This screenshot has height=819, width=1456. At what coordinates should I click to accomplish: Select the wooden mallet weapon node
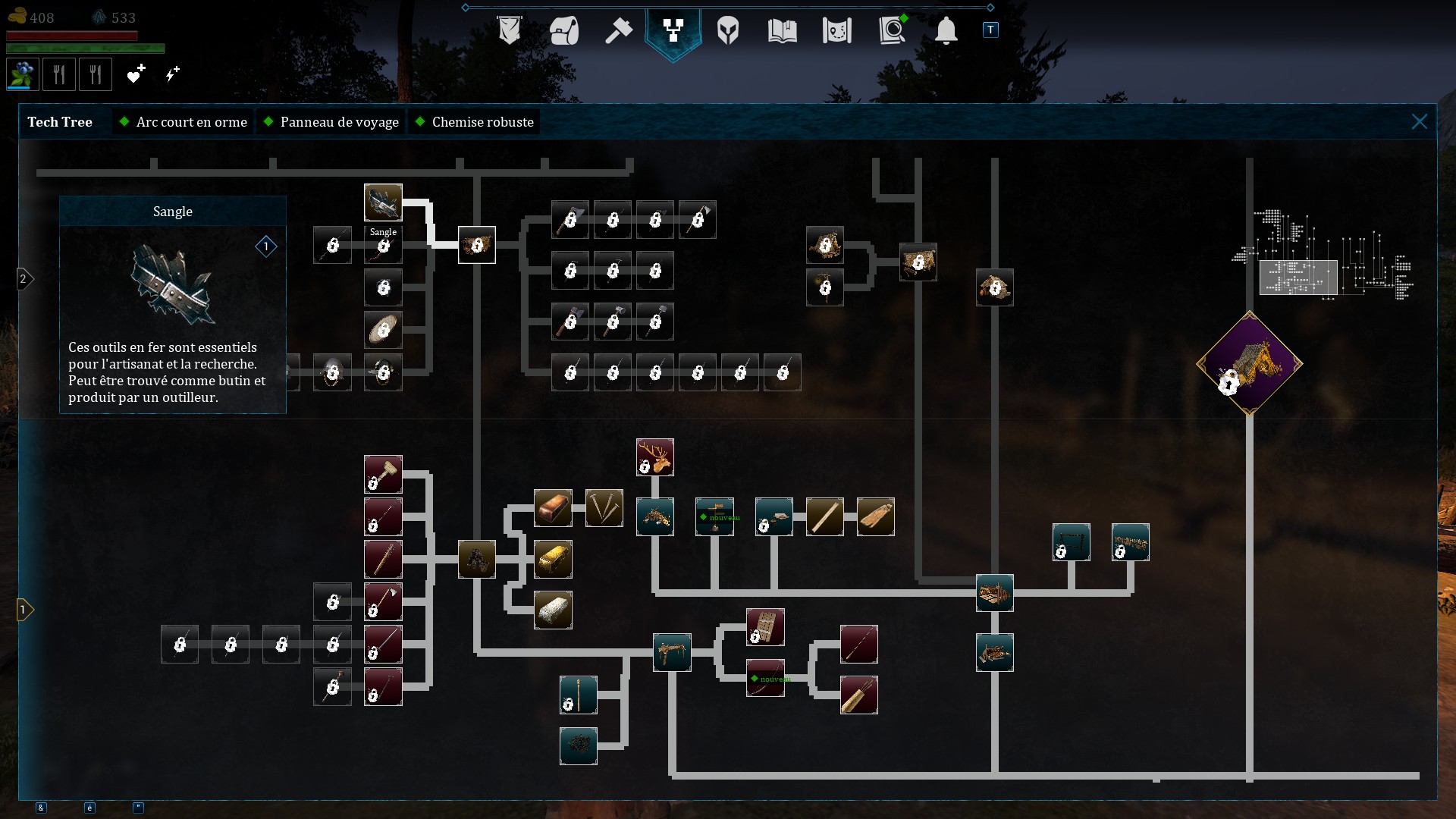(x=383, y=475)
